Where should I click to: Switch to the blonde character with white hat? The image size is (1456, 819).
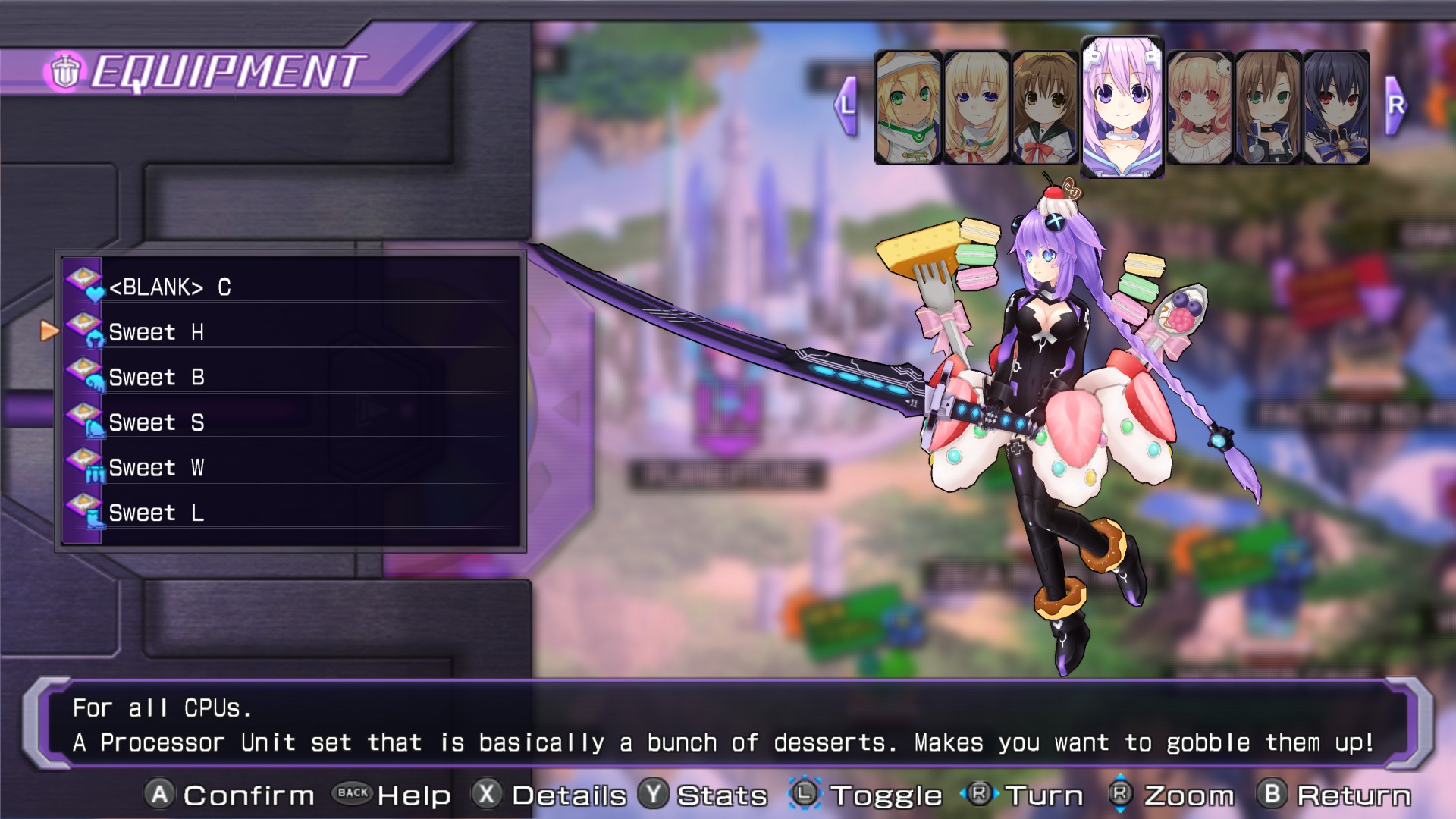[908, 107]
